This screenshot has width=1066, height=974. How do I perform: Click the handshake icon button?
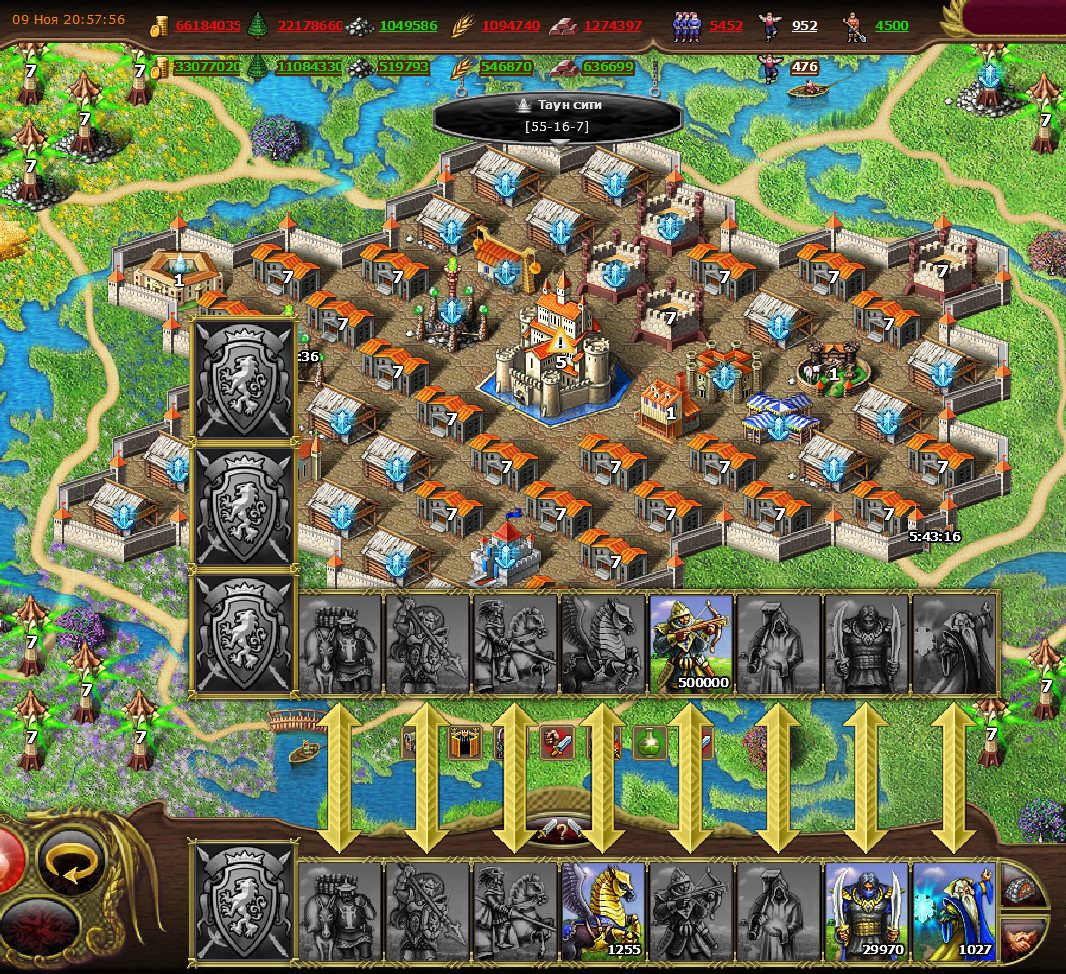point(1023,940)
